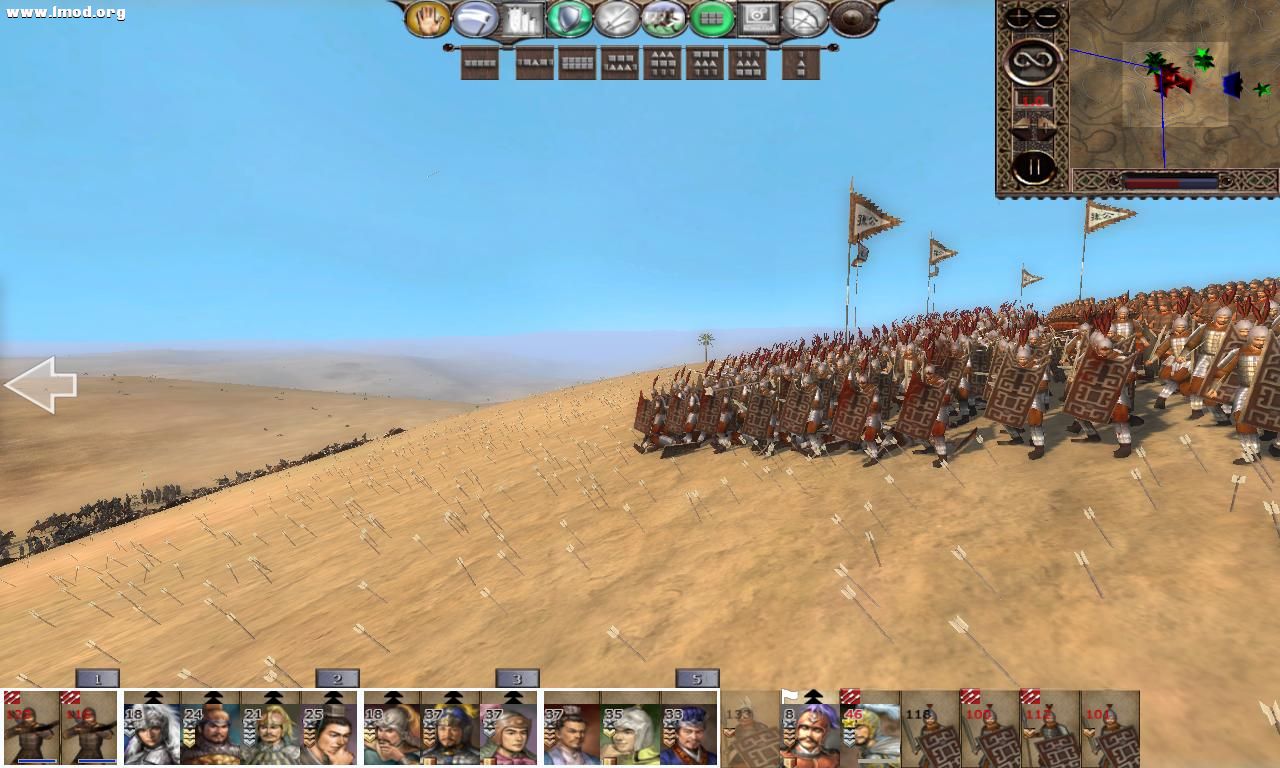Viewport: 1280px width, 768px height.
Task: Zoom in the minimap with the plus button
Action: (x=1016, y=17)
